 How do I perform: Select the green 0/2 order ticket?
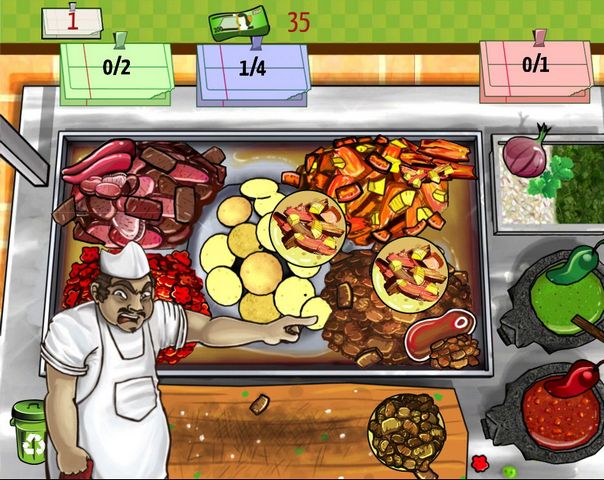tap(116, 72)
